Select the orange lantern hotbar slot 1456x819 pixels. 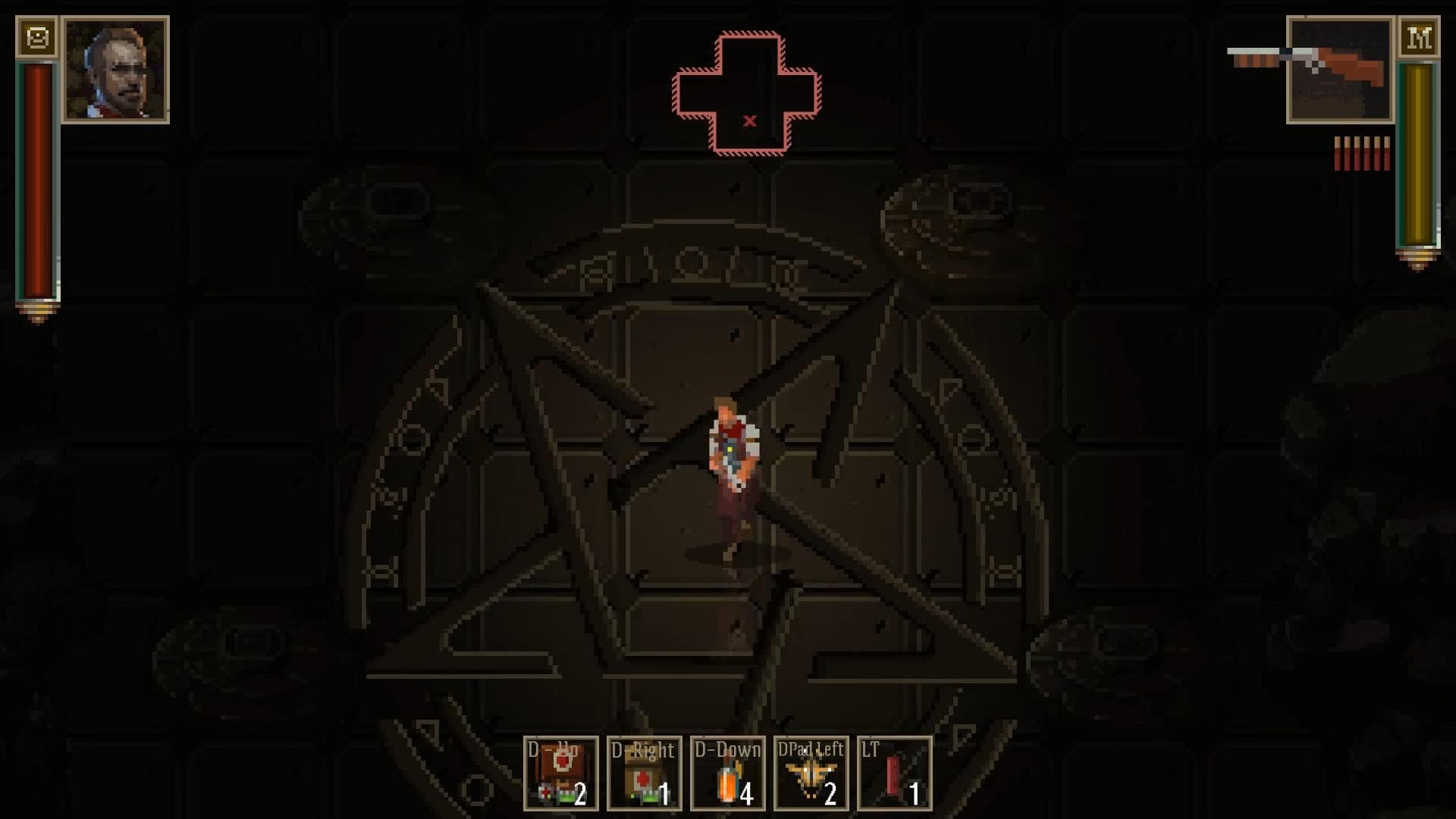pos(728,773)
